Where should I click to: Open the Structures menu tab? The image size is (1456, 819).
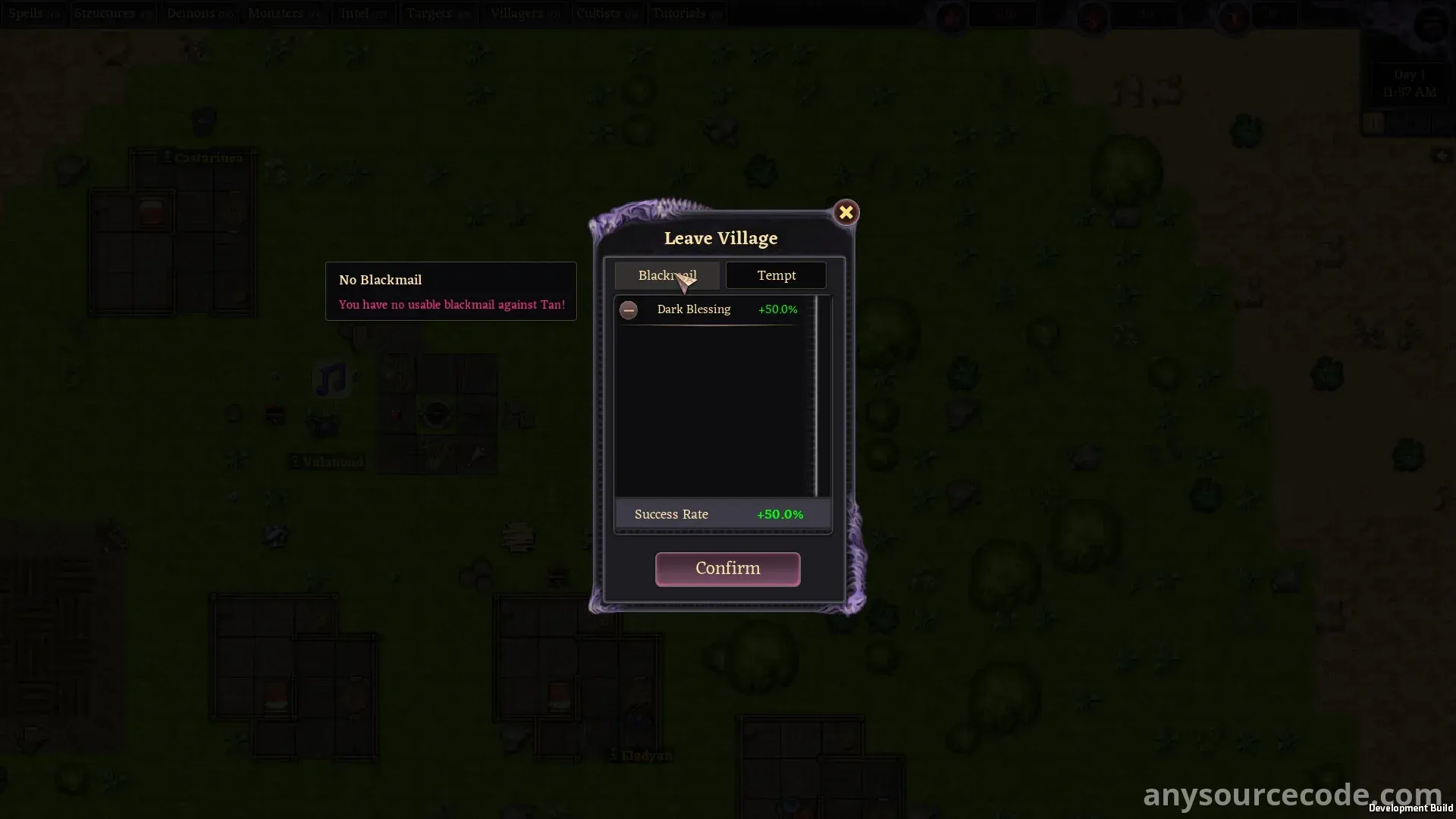pos(113,14)
